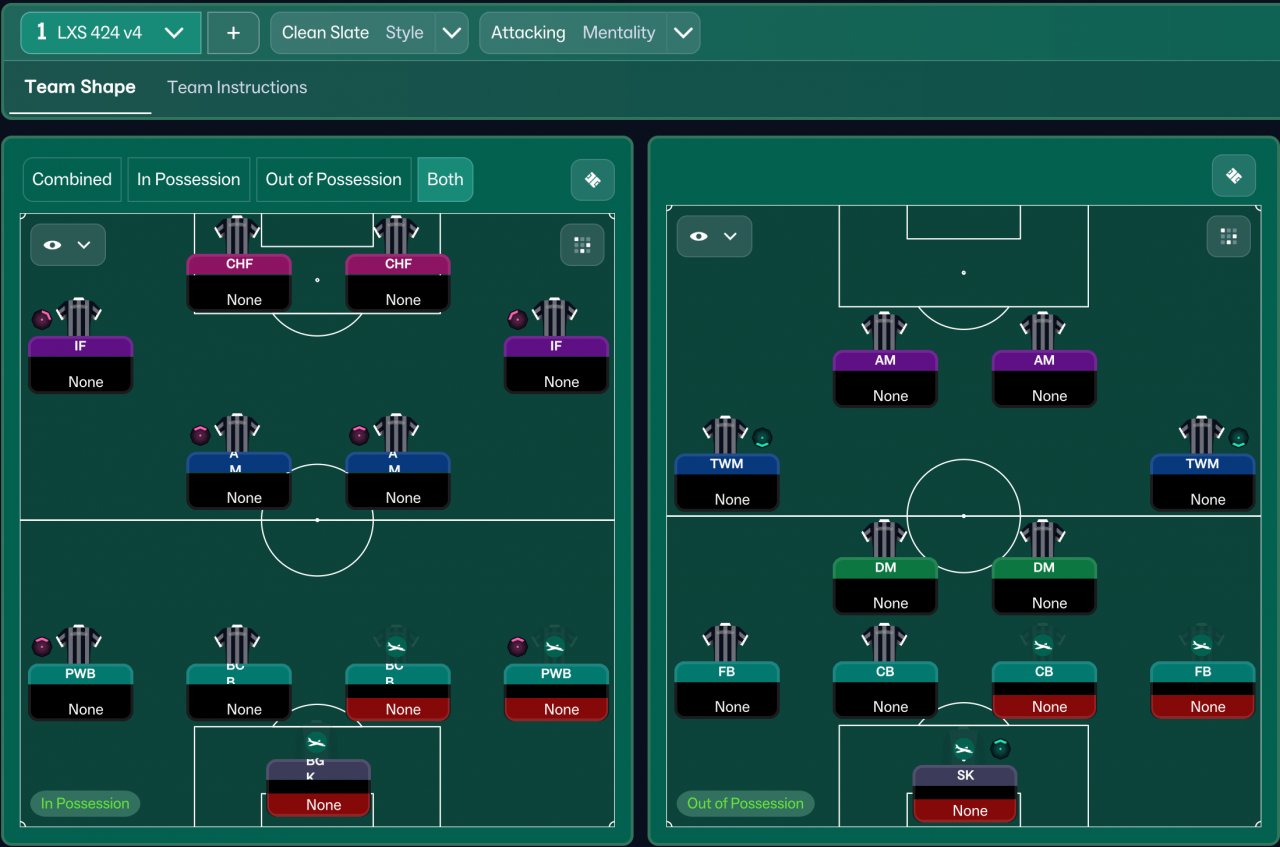Select the Team Shape tab
Viewport: 1280px width, 847px height.
coord(80,87)
